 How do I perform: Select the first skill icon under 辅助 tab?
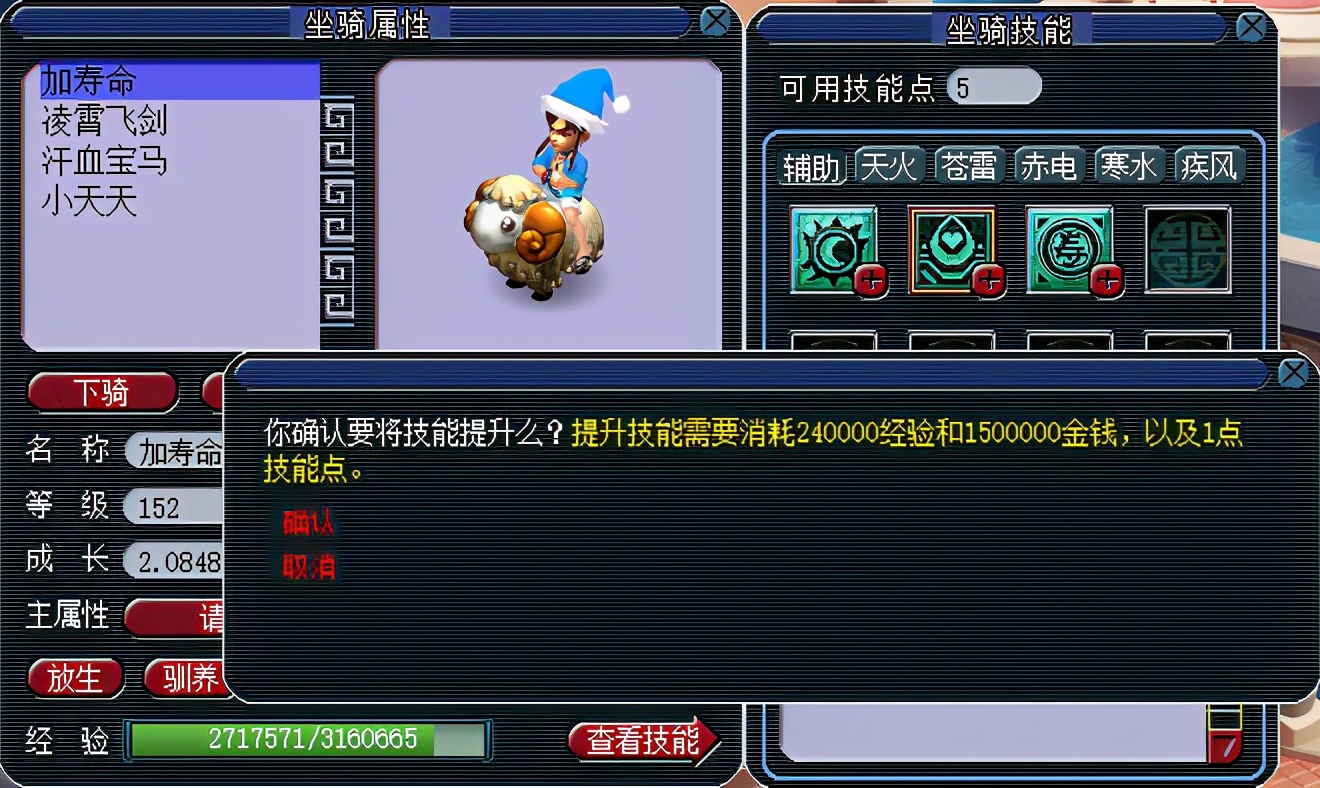833,248
